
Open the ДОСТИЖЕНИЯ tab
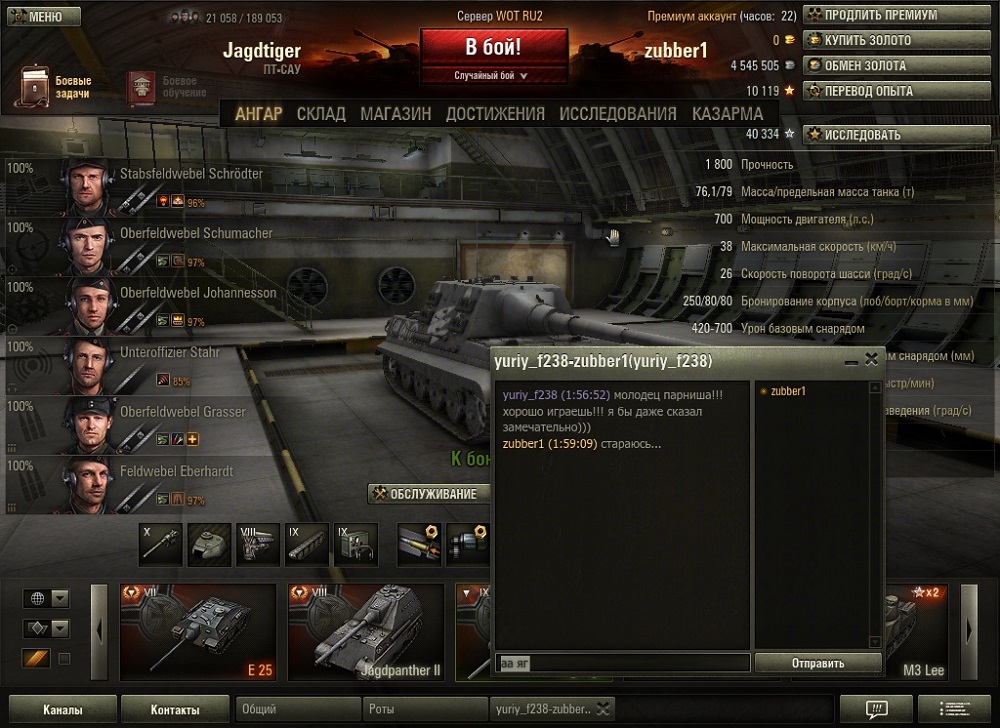tap(495, 114)
